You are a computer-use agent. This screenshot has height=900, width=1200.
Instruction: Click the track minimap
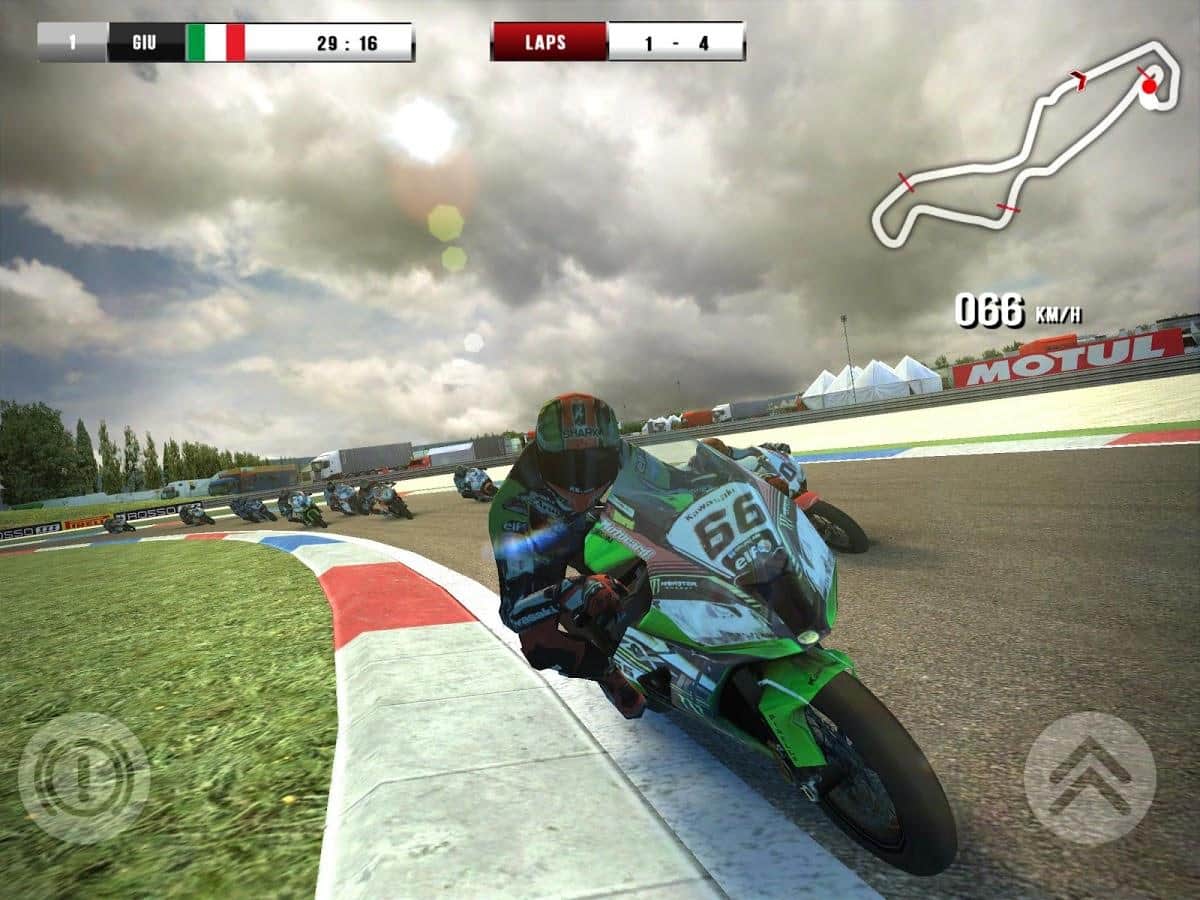point(1023,145)
